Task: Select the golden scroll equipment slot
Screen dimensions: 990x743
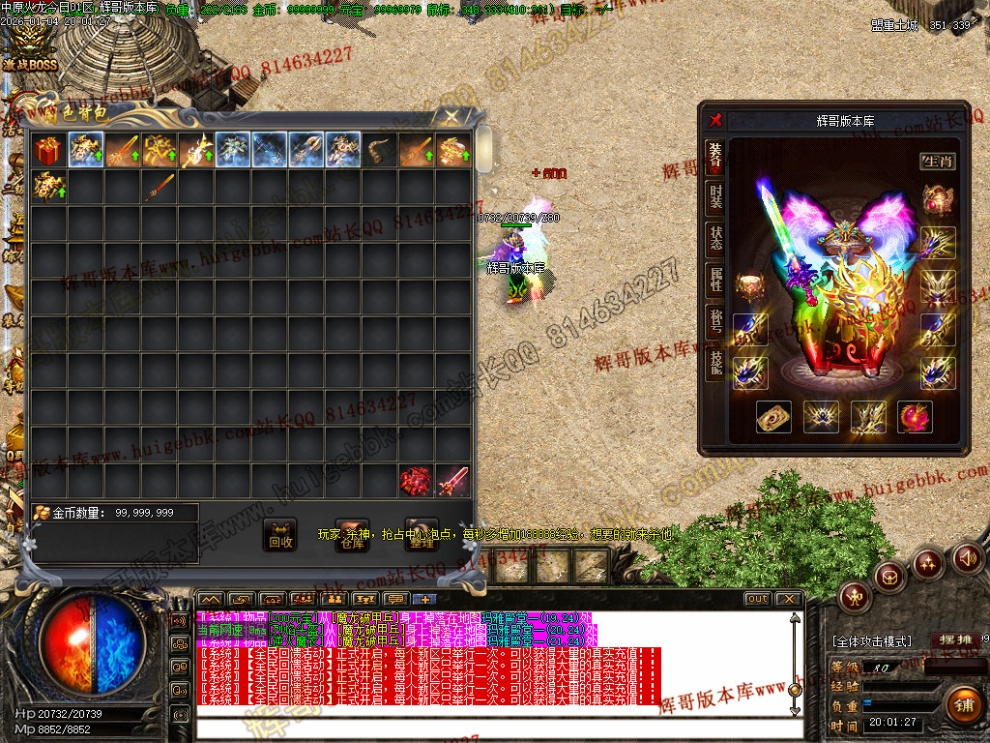Action: [x=773, y=416]
